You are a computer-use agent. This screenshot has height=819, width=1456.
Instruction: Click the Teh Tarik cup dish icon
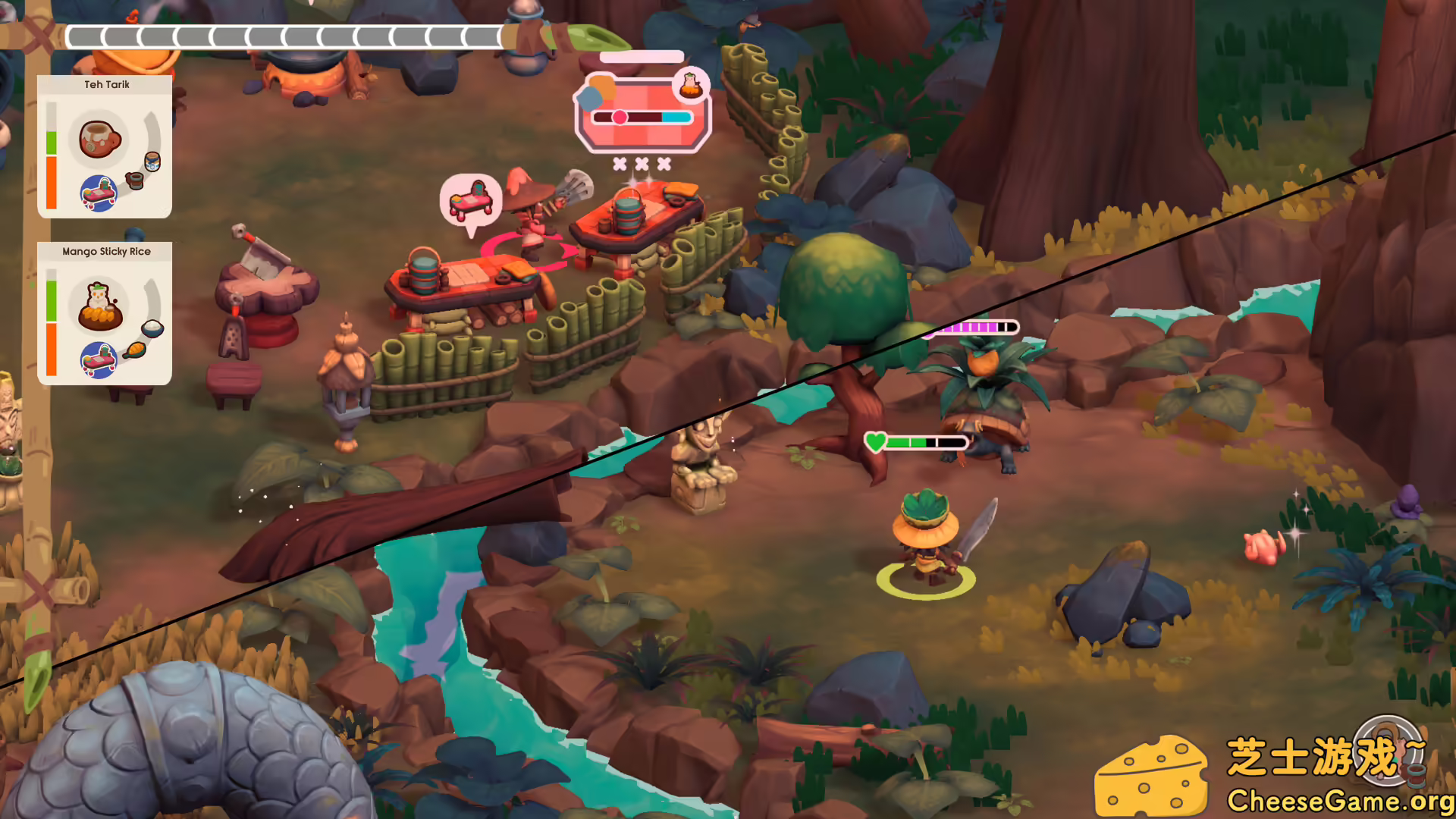tap(101, 140)
